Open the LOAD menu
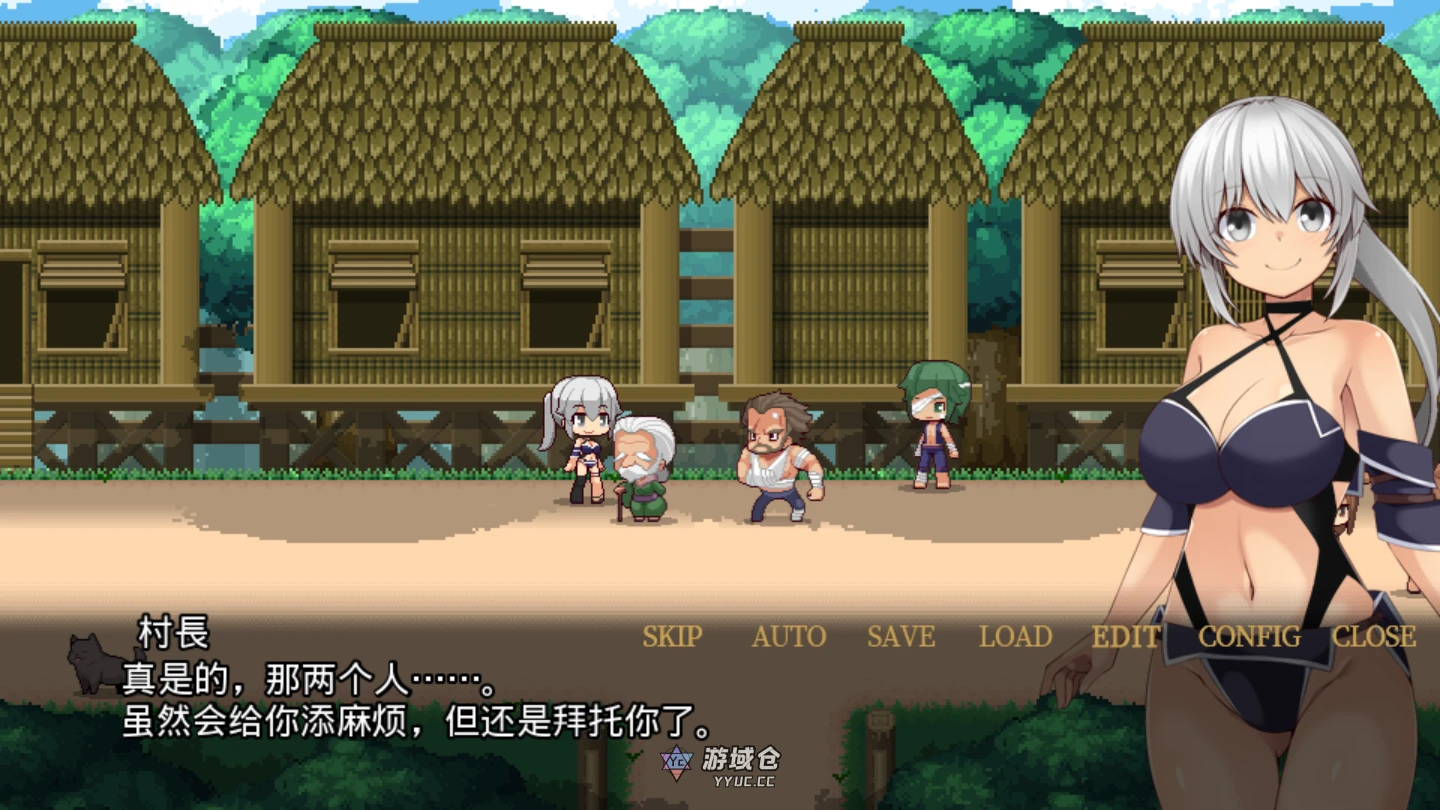1440x810 pixels. (1015, 637)
